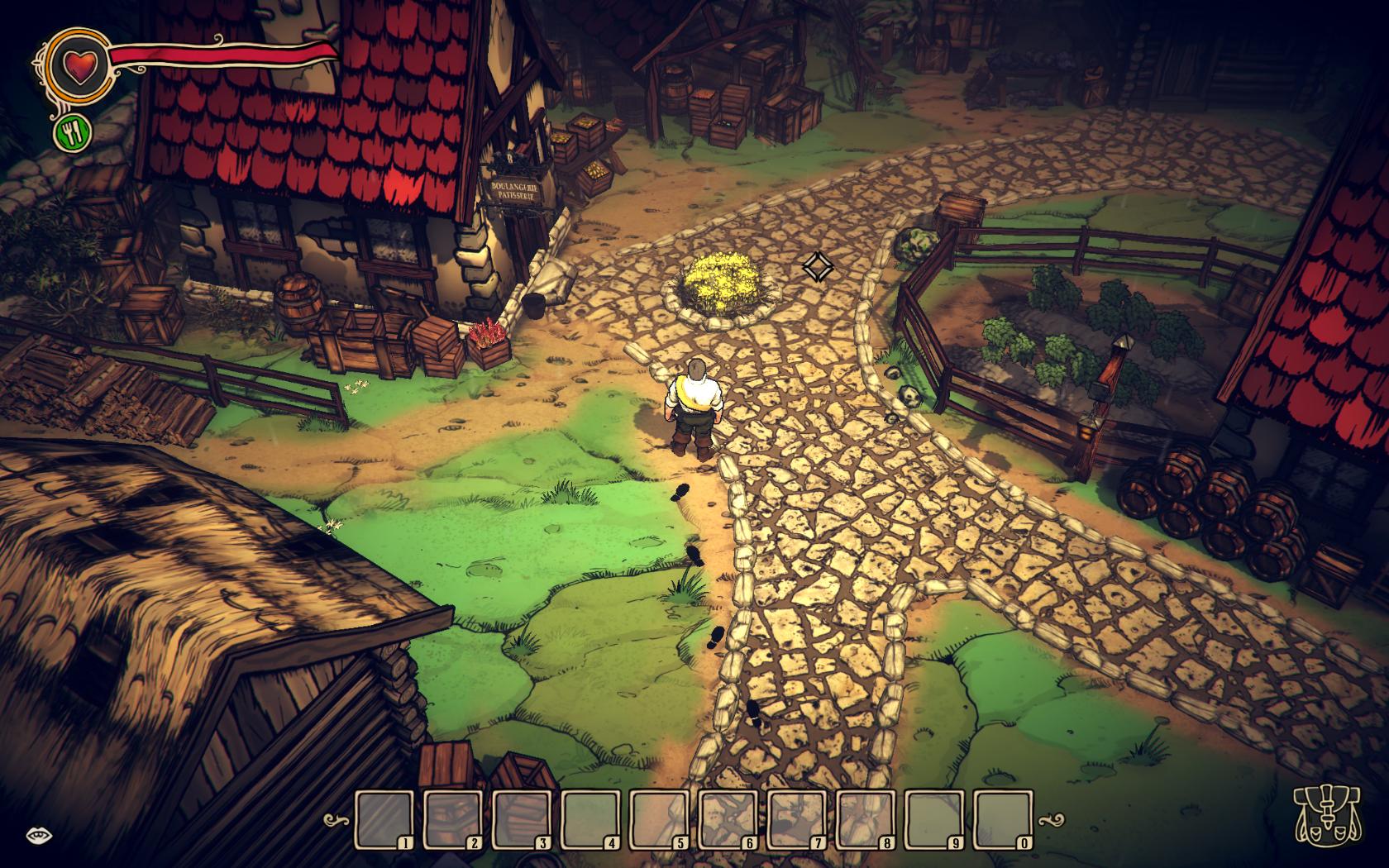The height and width of the screenshot is (868, 1389).
Task: Select hotbar slot number 1
Action: coord(384,820)
